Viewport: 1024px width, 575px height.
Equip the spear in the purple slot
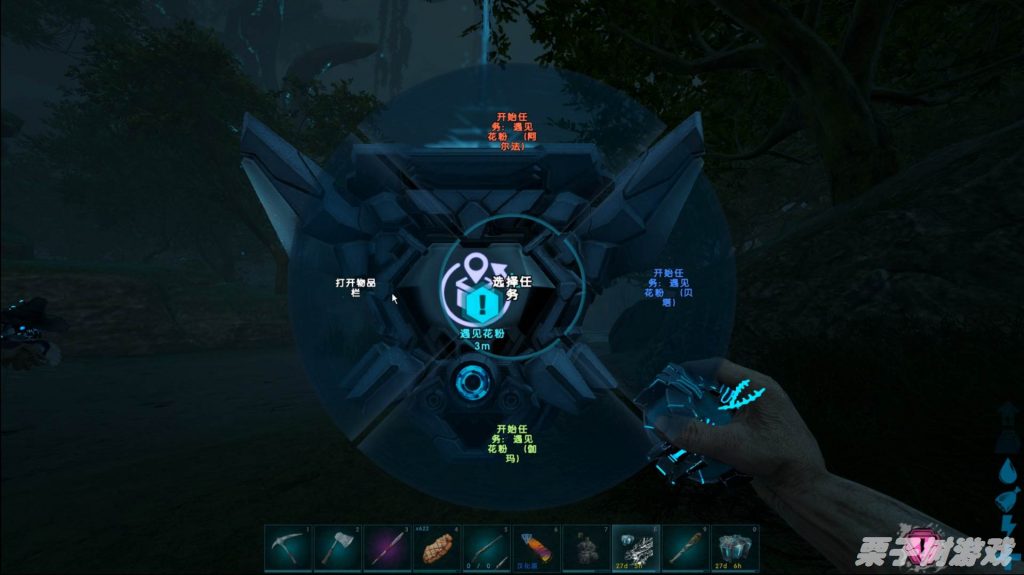point(387,548)
